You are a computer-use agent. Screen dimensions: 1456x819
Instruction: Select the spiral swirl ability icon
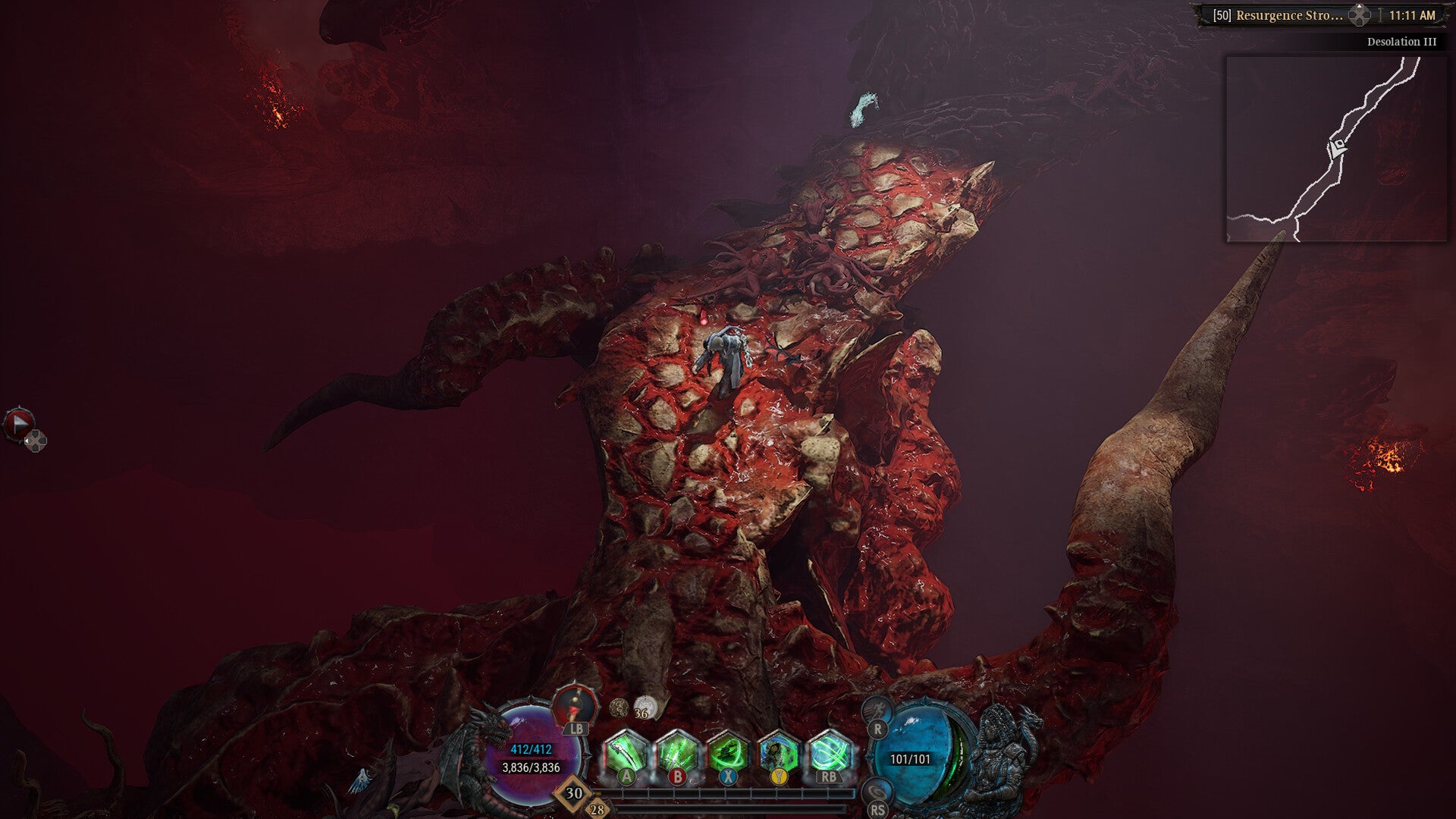877,791
